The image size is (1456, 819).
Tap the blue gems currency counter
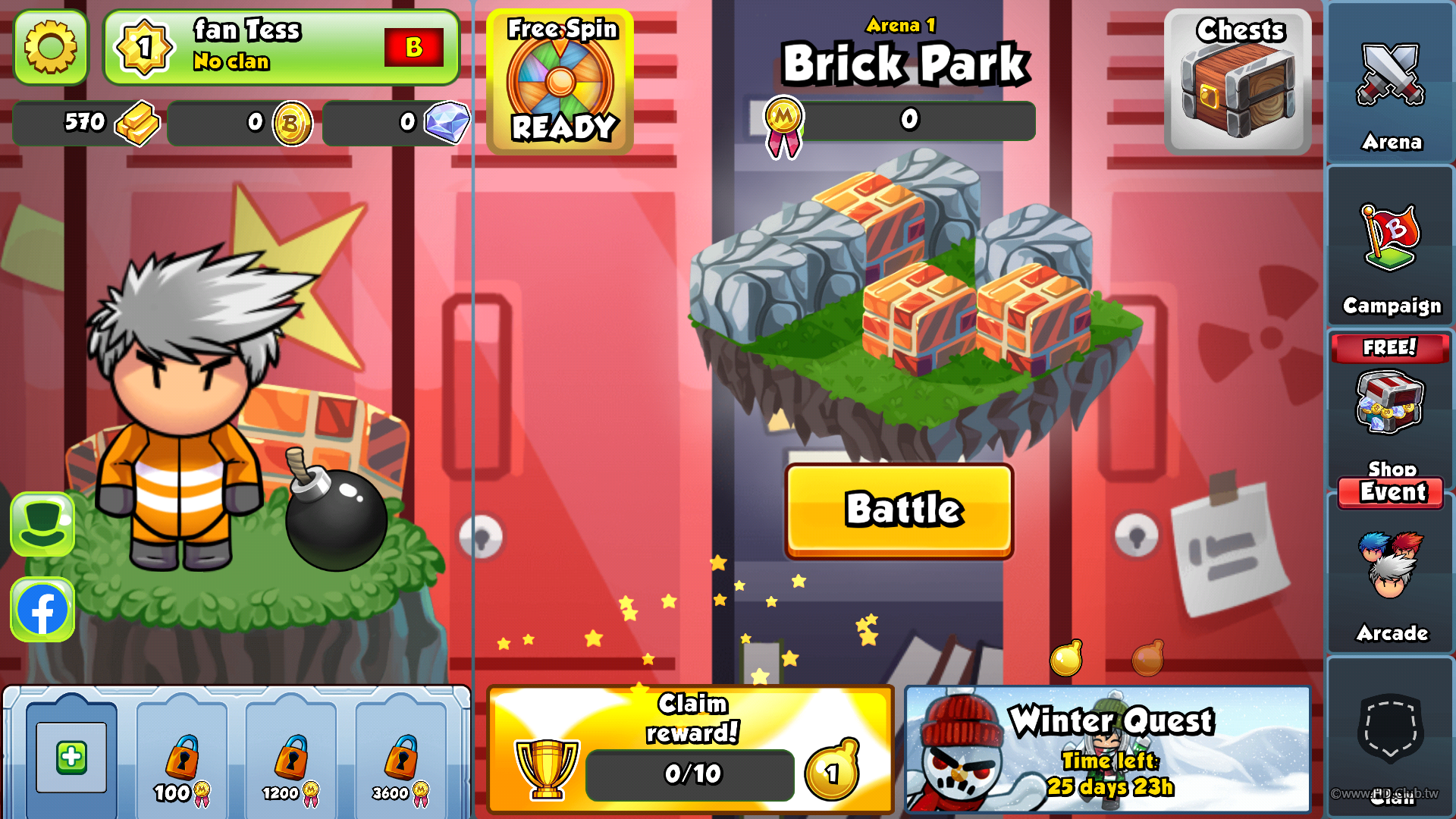[x=396, y=123]
